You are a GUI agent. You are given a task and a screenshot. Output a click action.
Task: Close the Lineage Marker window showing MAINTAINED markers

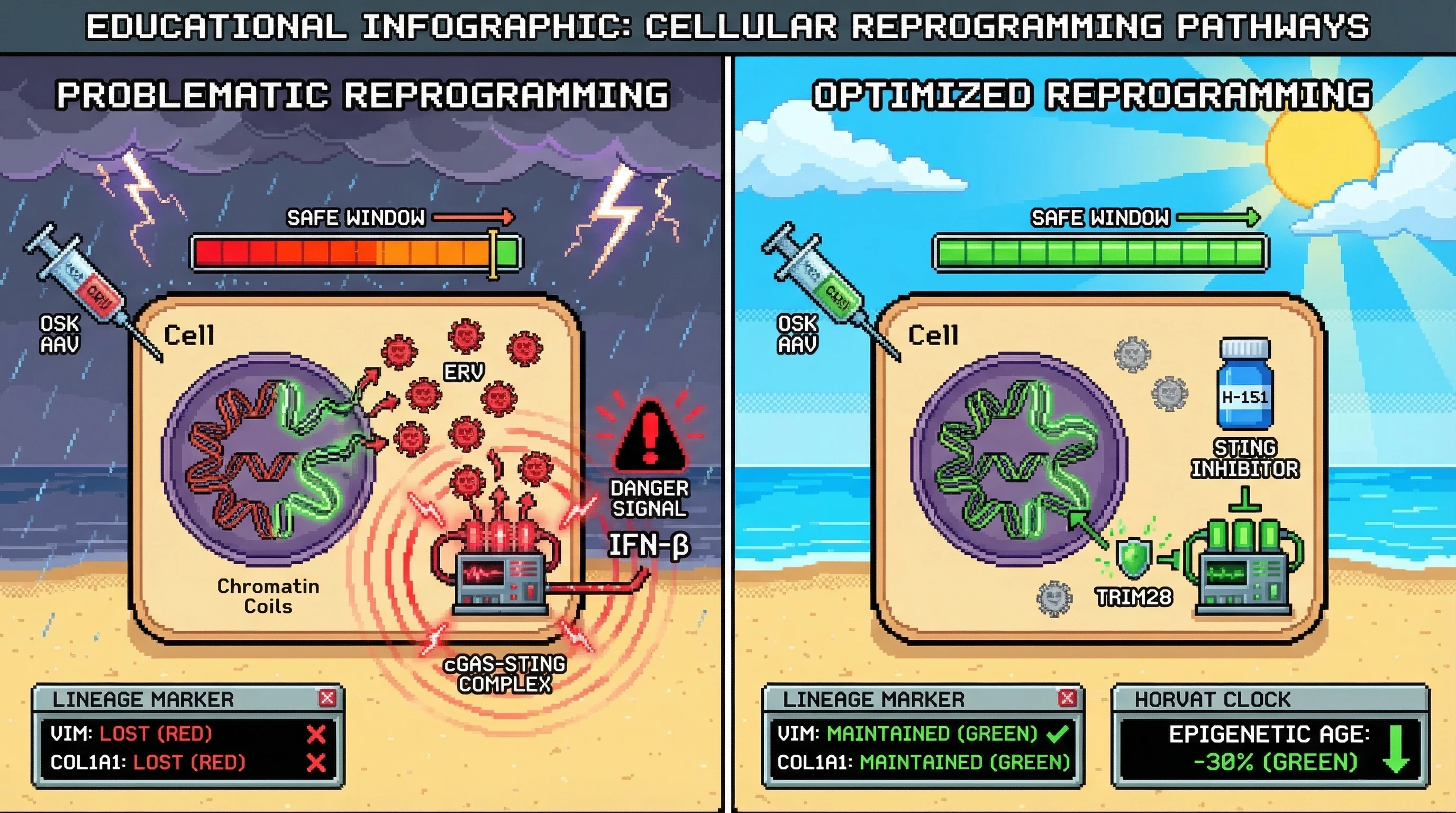[x=1067, y=698]
